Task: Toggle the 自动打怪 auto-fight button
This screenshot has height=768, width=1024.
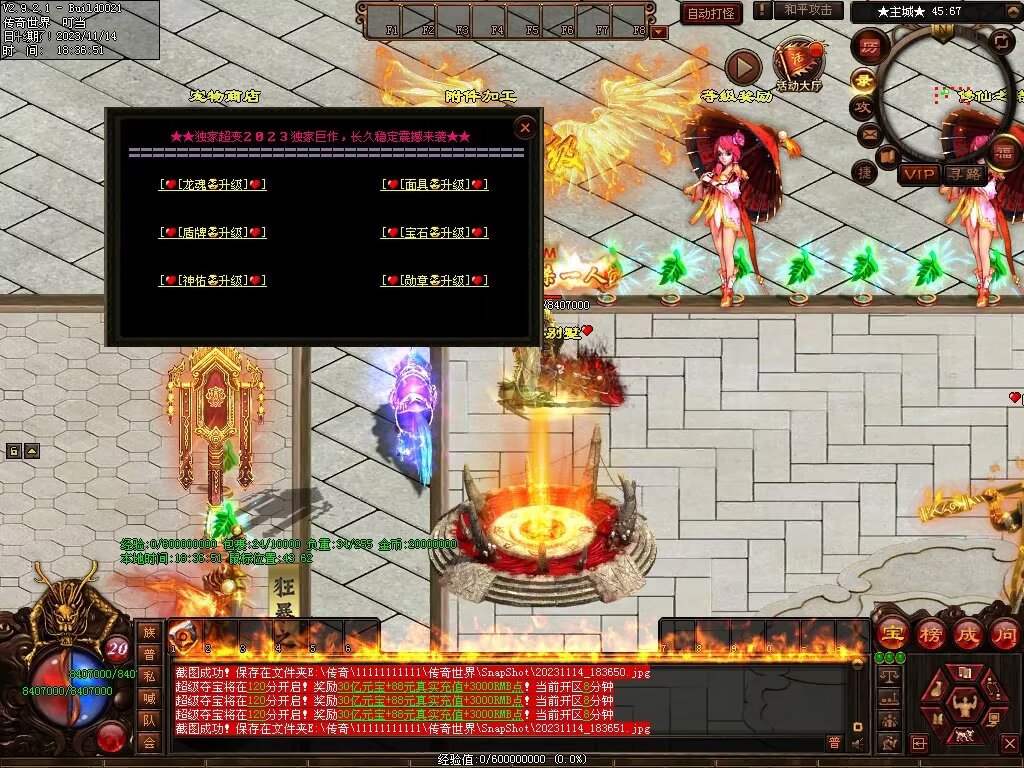Action: coord(711,13)
